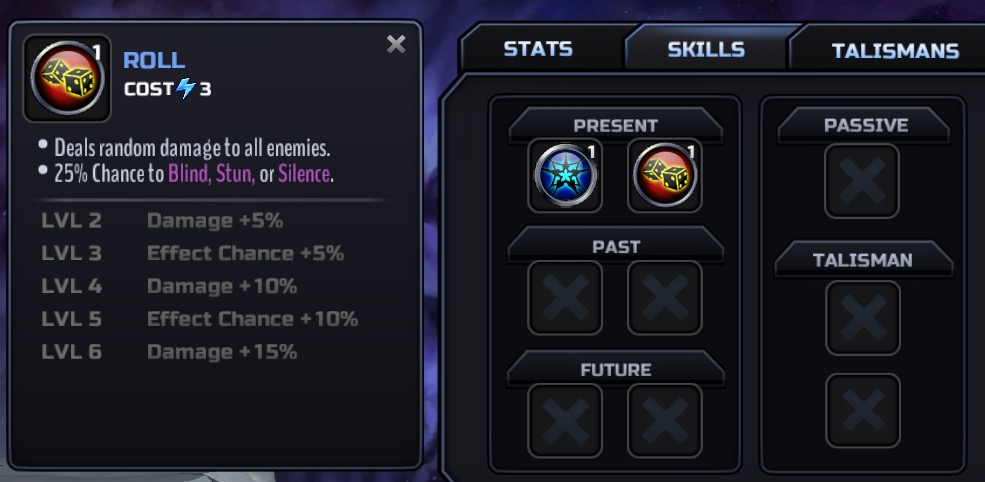Switch to the Stats tab
The width and height of the screenshot is (985, 482).
[x=537, y=49]
